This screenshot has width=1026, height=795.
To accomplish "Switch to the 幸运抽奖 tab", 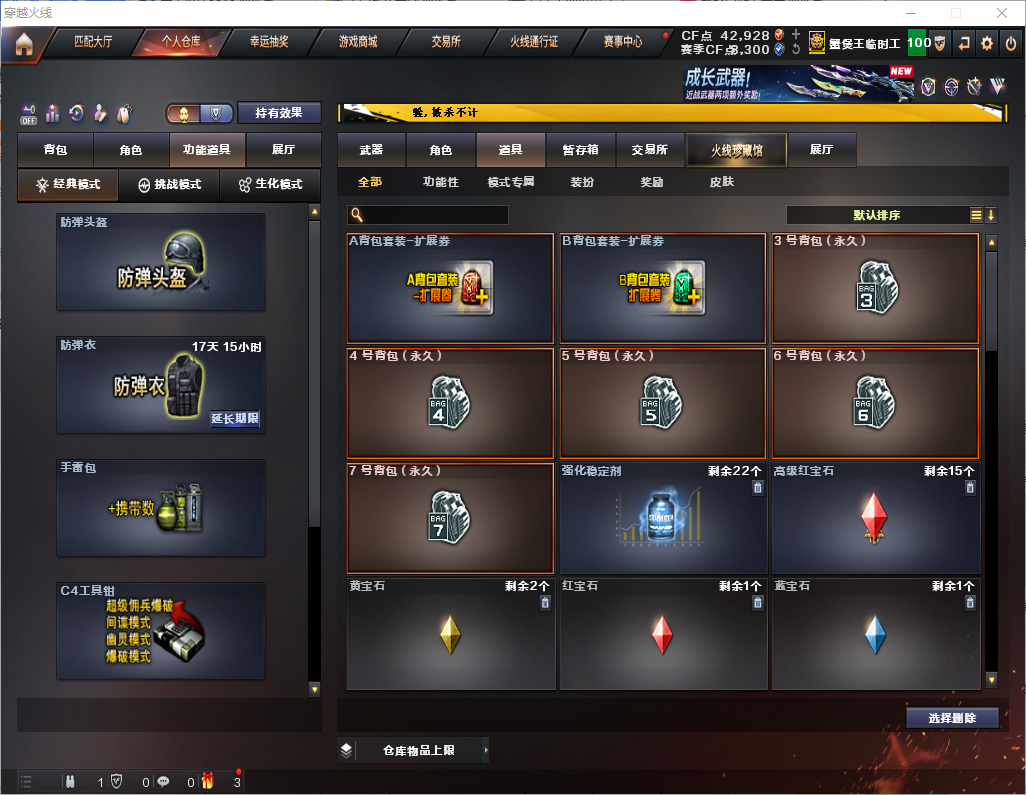I will click(x=268, y=42).
